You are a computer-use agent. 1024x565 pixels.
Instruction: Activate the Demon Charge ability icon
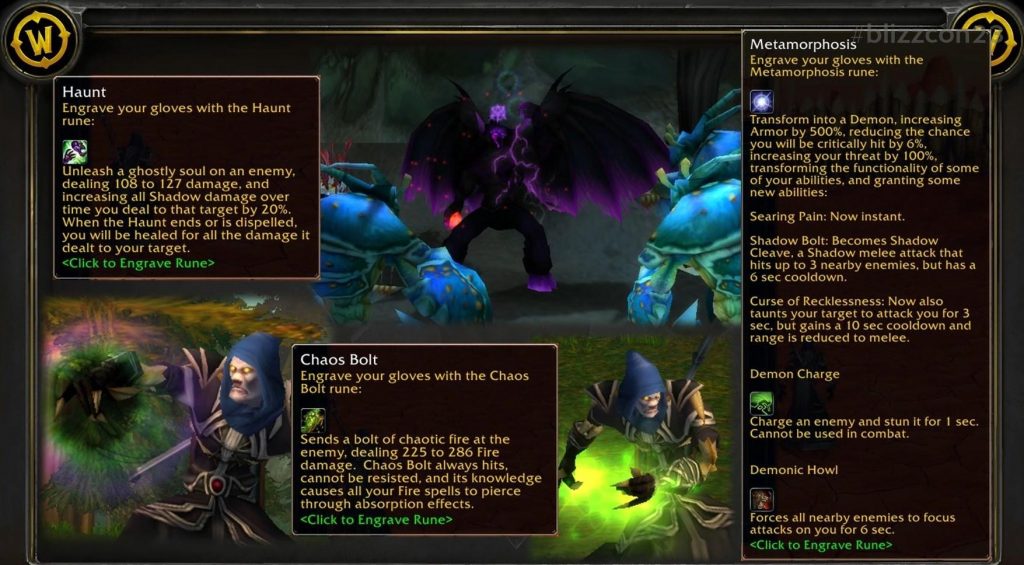click(761, 403)
